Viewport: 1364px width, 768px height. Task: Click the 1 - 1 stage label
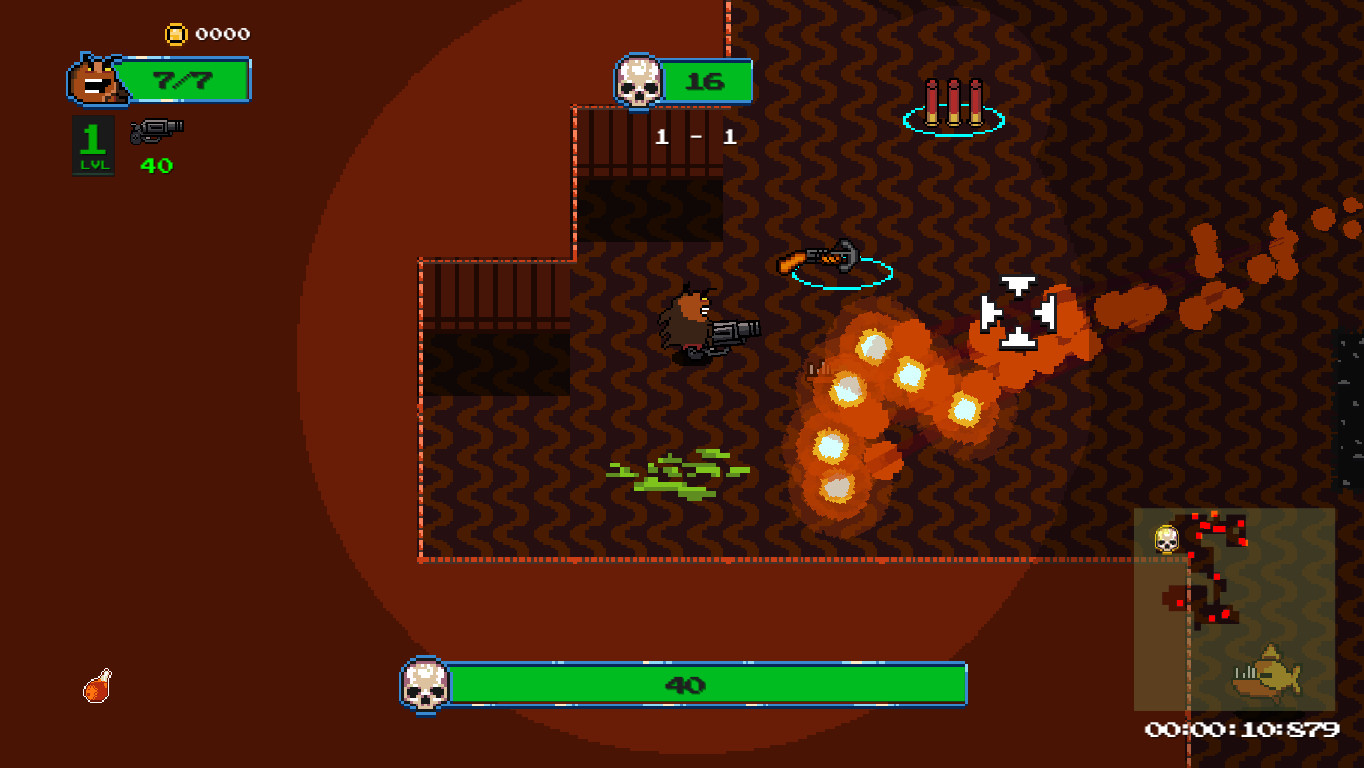pos(695,137)
